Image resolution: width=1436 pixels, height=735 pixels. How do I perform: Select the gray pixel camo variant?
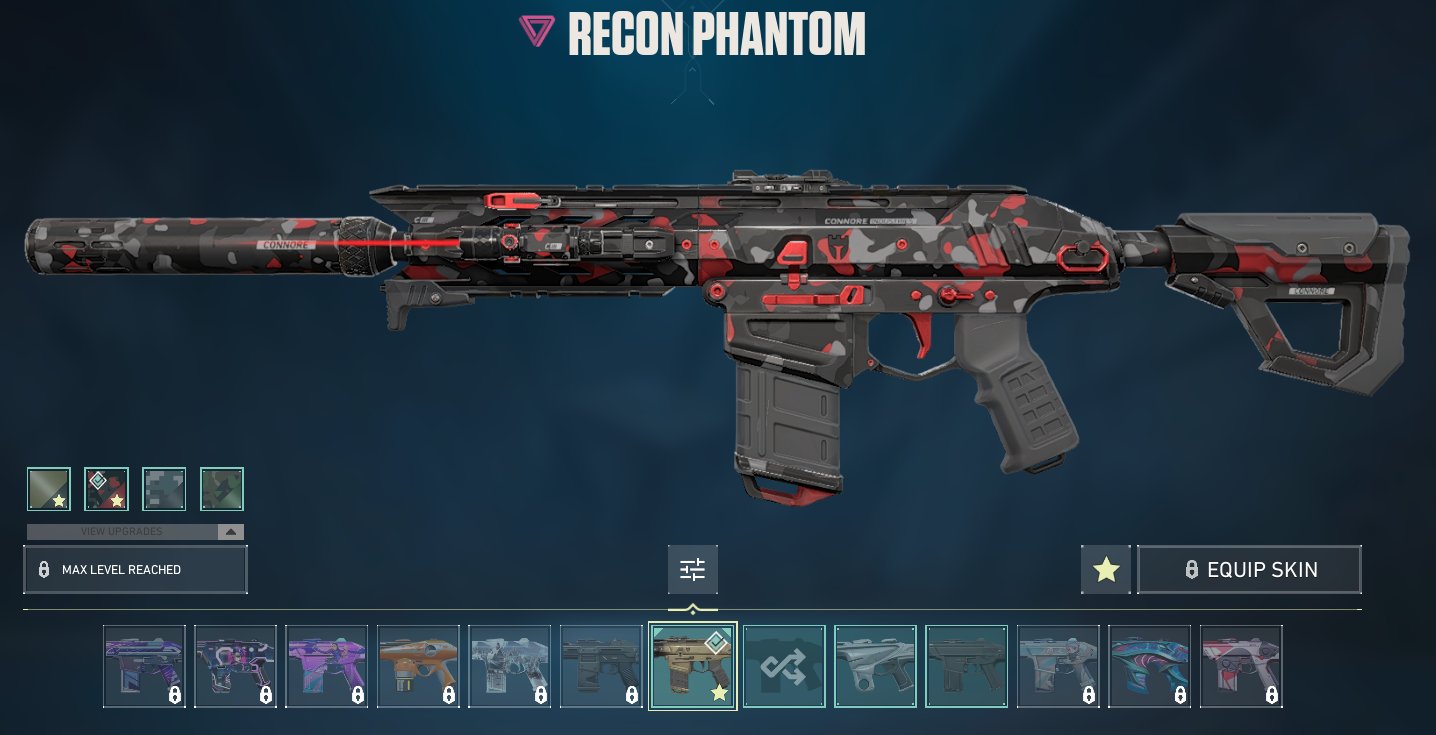click(164, 489)
